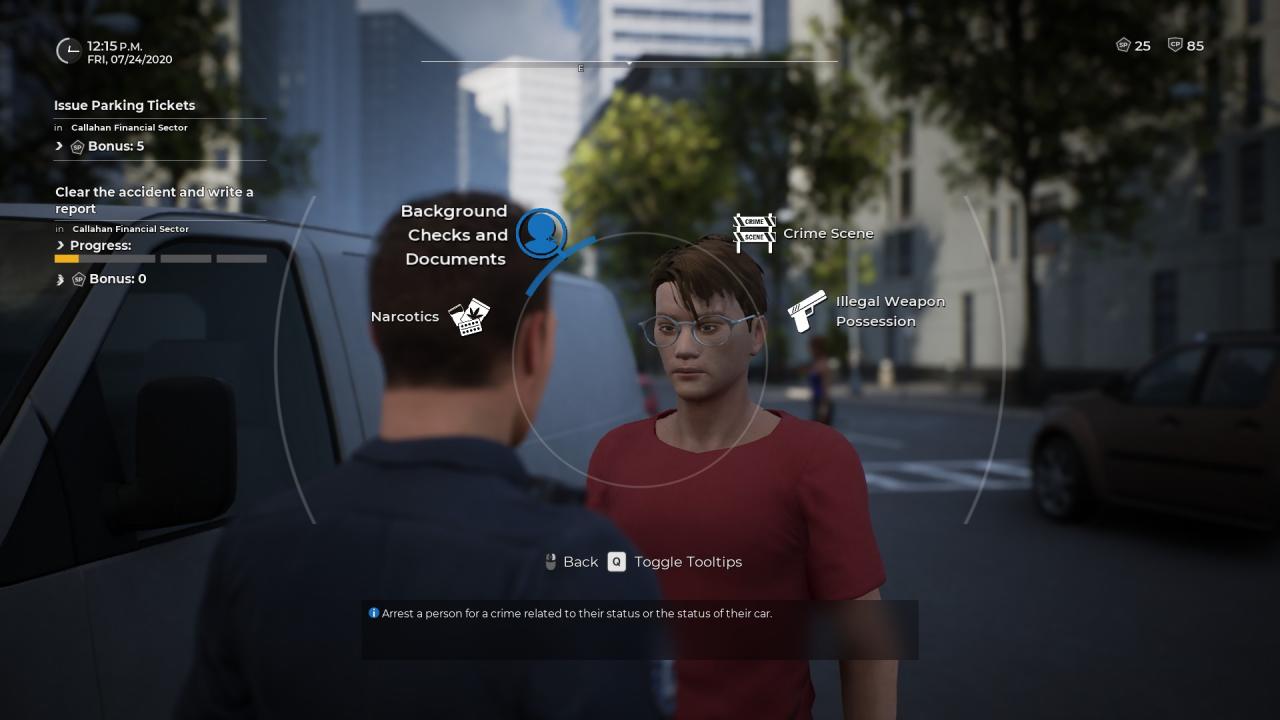Open the Issue Parking Tickets objective
The height and width of the screenshot is (720, 1280).
tap(125, 105)
